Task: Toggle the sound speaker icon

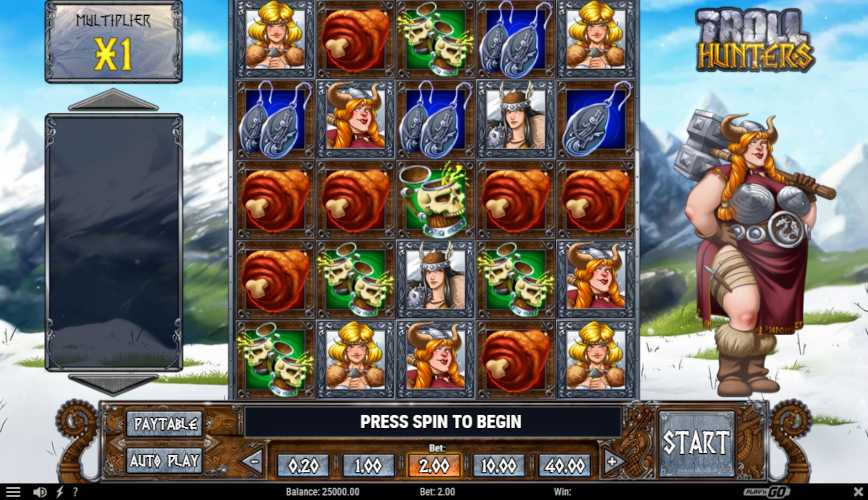Action: [40, 492]
